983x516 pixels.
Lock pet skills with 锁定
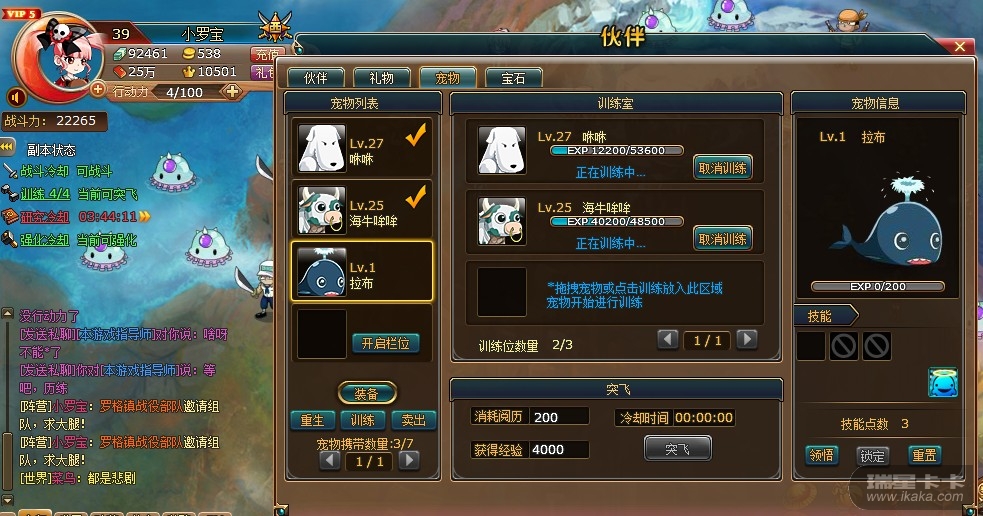pos(872,455)
